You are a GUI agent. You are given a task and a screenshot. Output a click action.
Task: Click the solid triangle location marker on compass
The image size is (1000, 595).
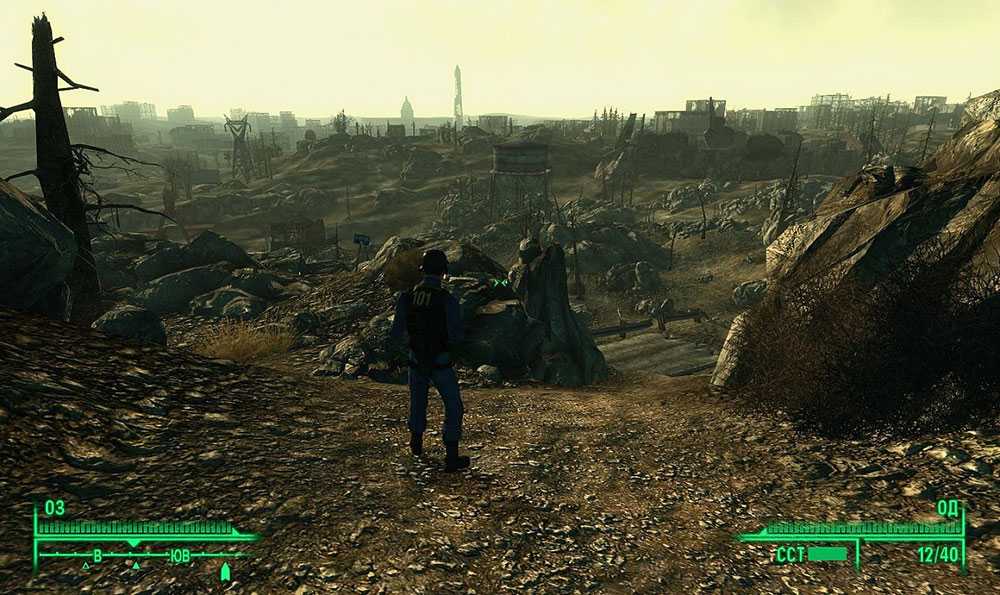pyautogui.click(x=136, y=566)
